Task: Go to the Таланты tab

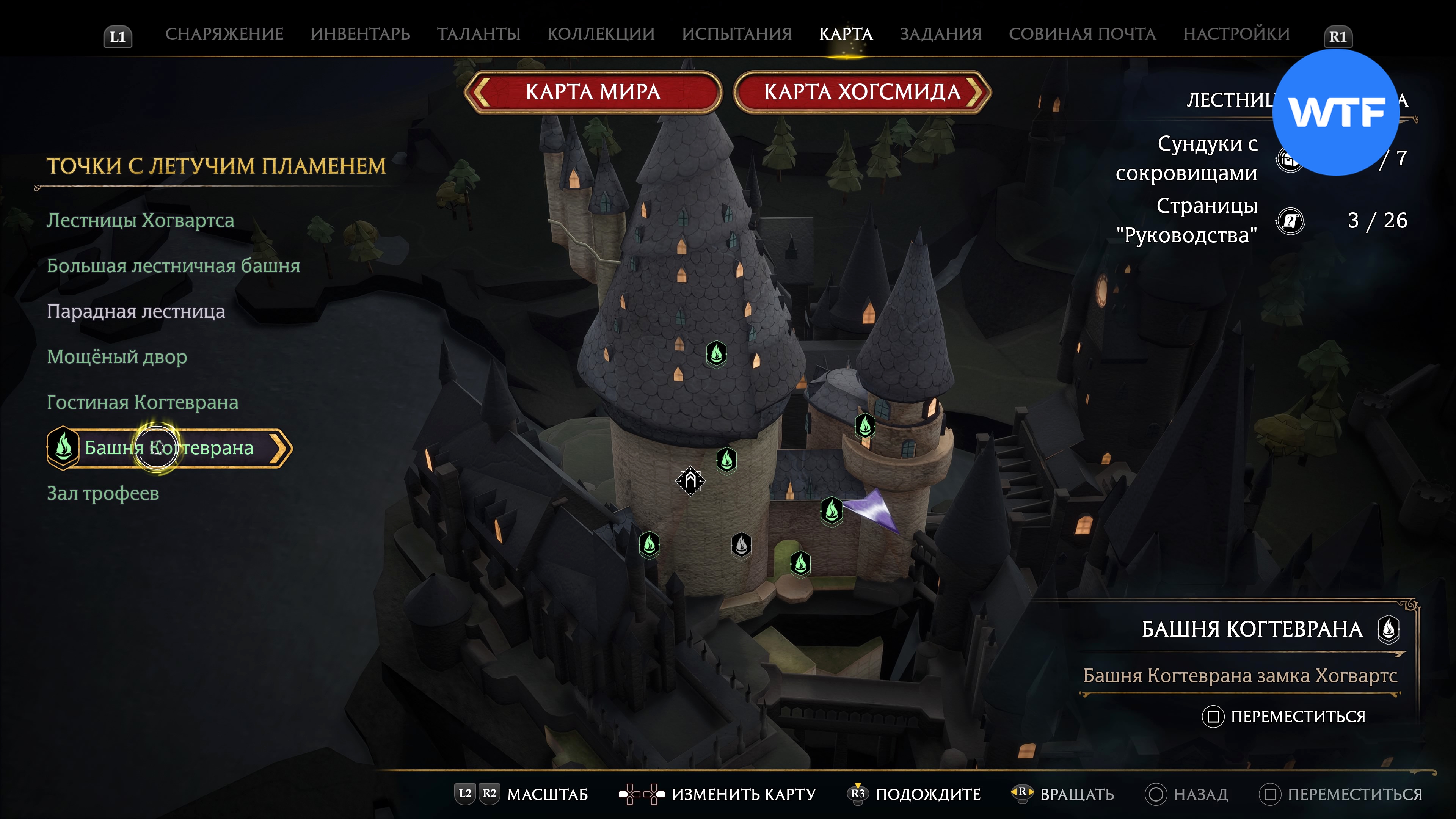Action: pyautogui.click(x=478, y=34)
